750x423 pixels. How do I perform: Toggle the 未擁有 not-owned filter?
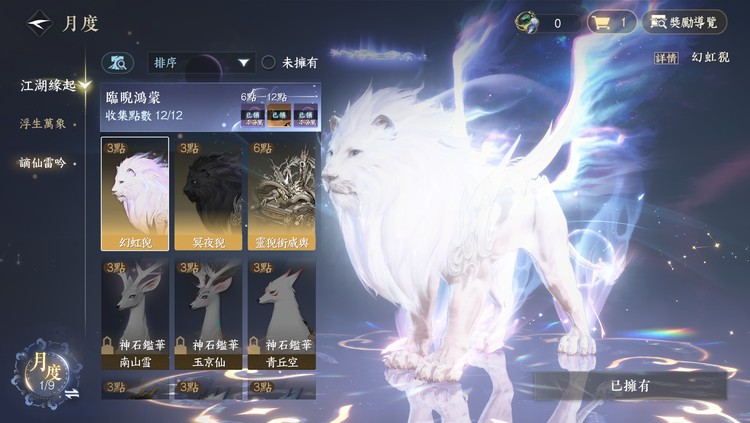point(269,63)
